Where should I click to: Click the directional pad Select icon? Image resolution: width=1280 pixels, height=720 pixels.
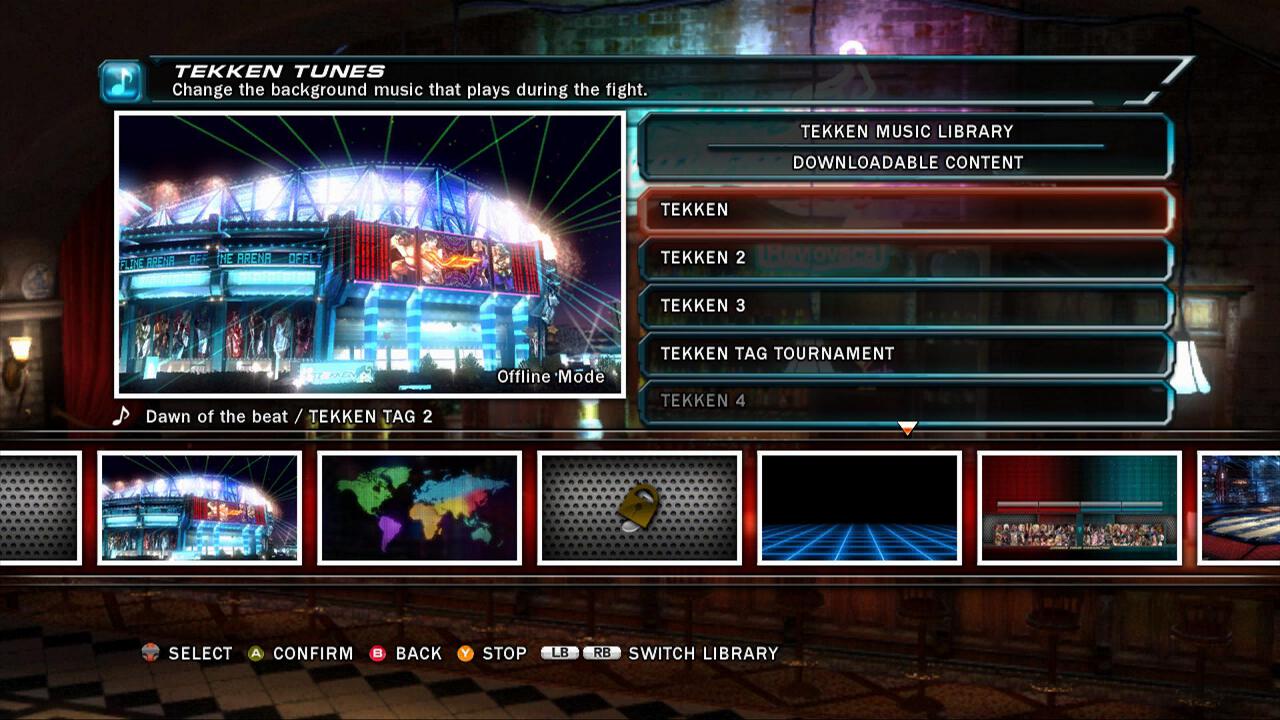click(150, 653)
